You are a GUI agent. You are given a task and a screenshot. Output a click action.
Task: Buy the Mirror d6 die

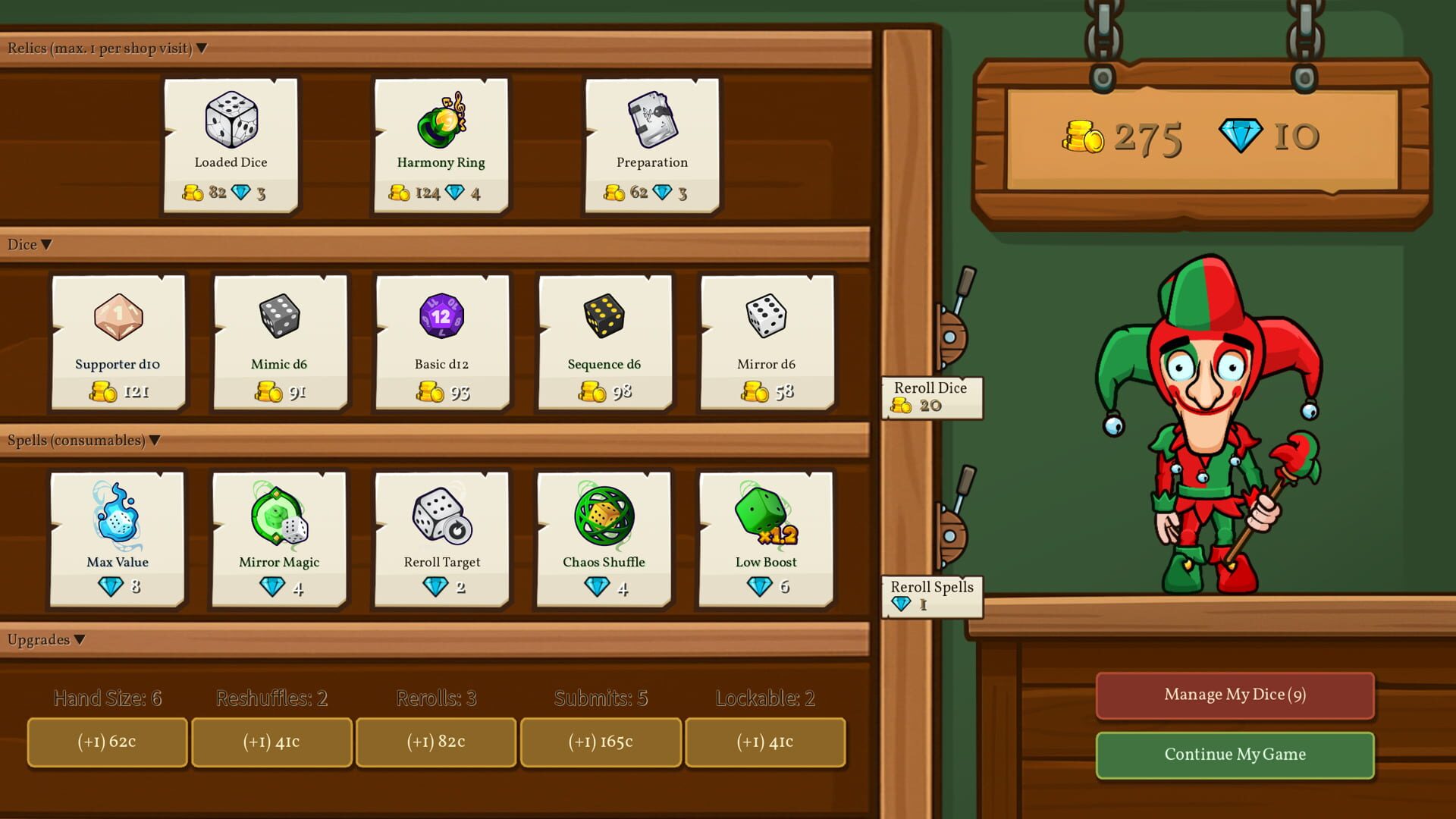tap(765, 341)
